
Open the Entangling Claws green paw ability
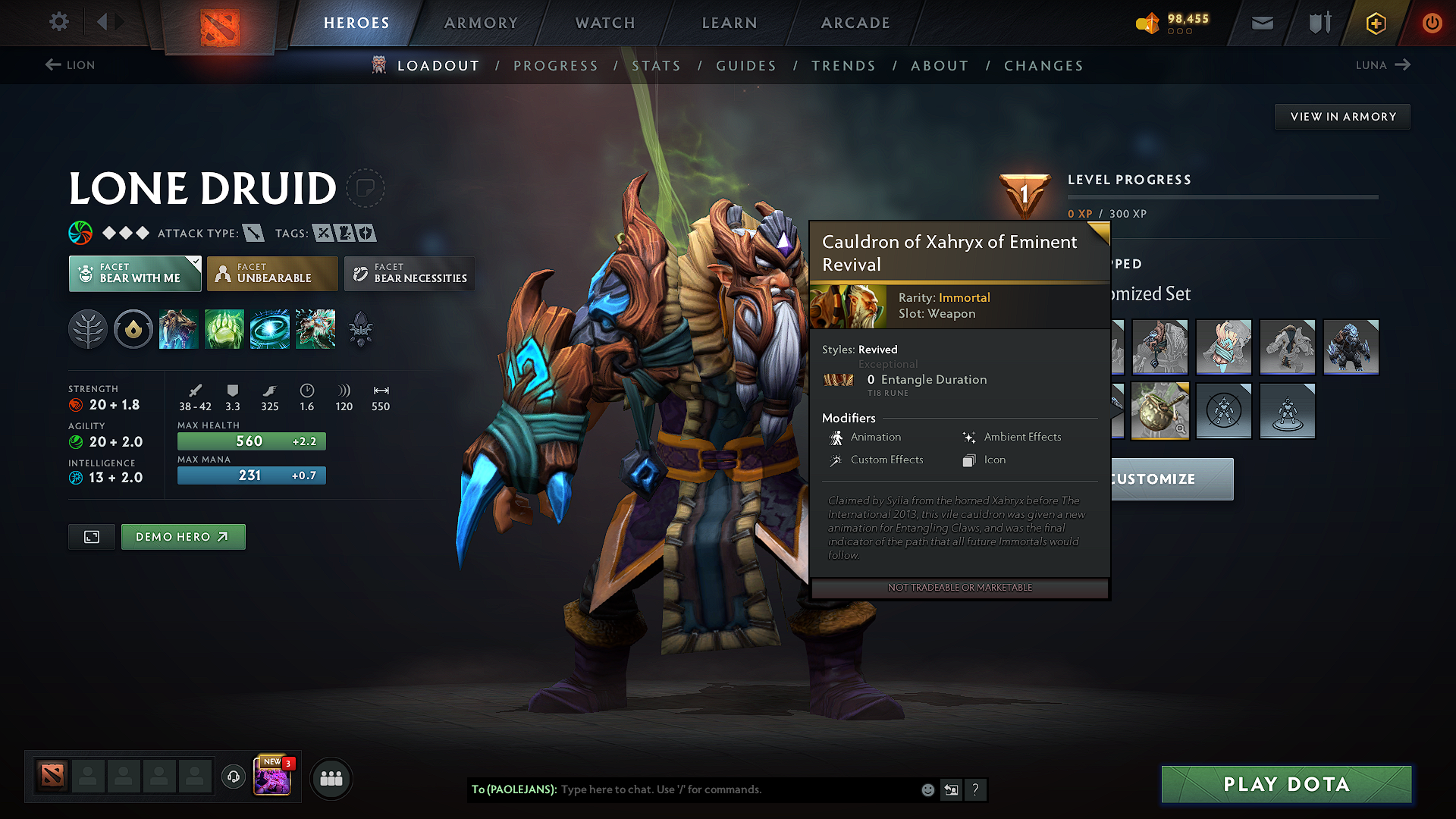[x=224, y=329]
